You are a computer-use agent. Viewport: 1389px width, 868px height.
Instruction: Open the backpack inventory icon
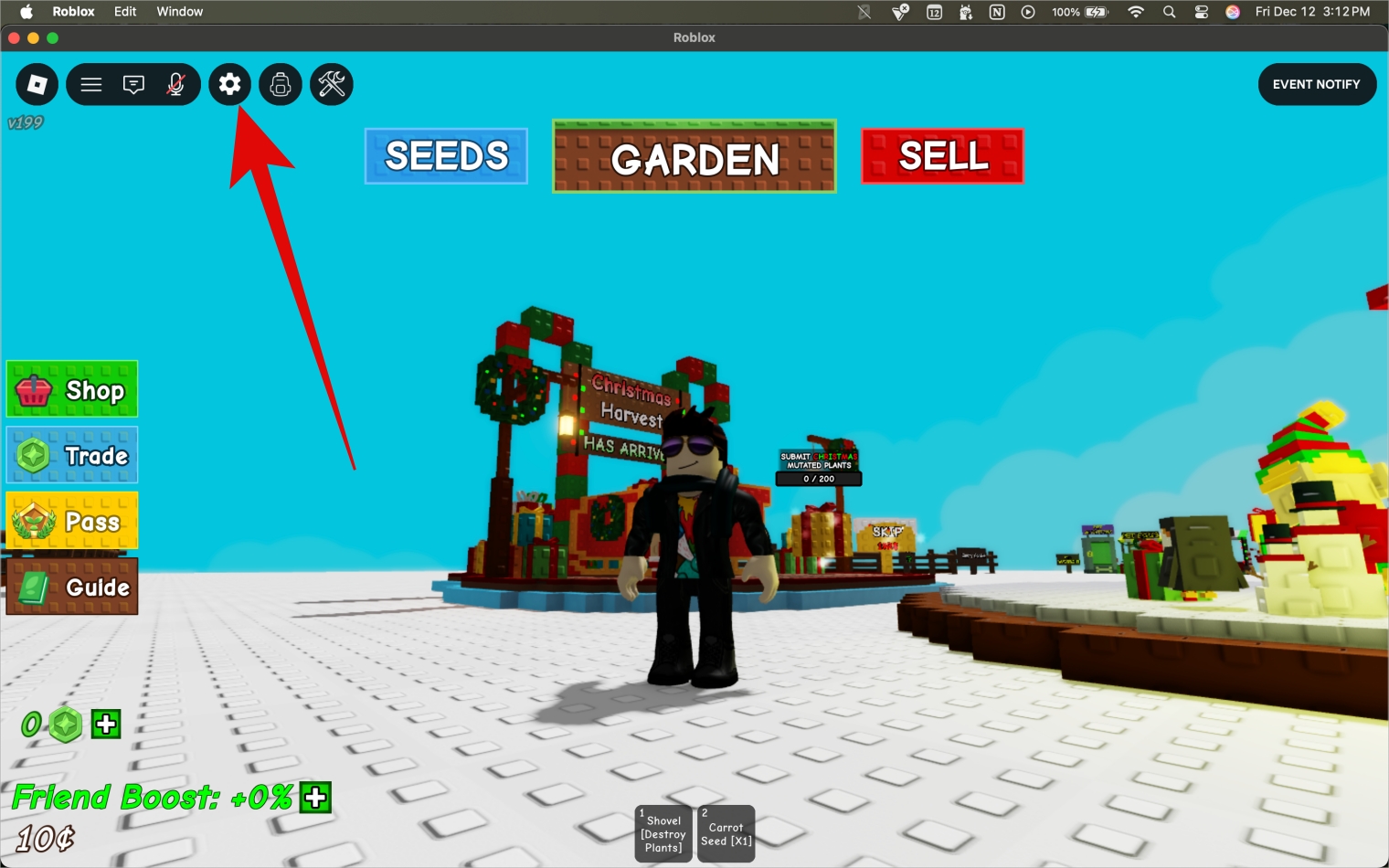(280, 84)
